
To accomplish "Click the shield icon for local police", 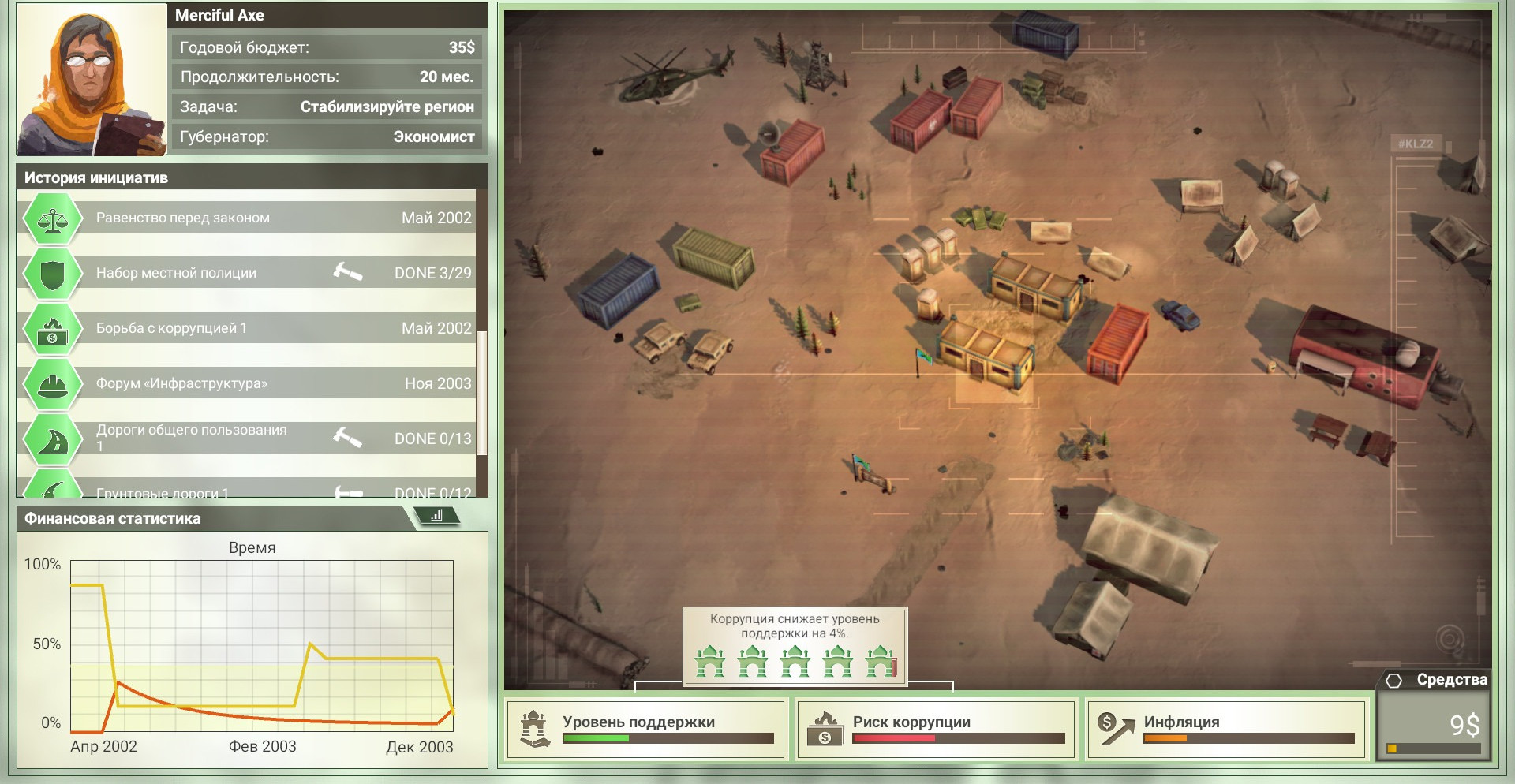I will pyautogui.click(x=52, y=274).
